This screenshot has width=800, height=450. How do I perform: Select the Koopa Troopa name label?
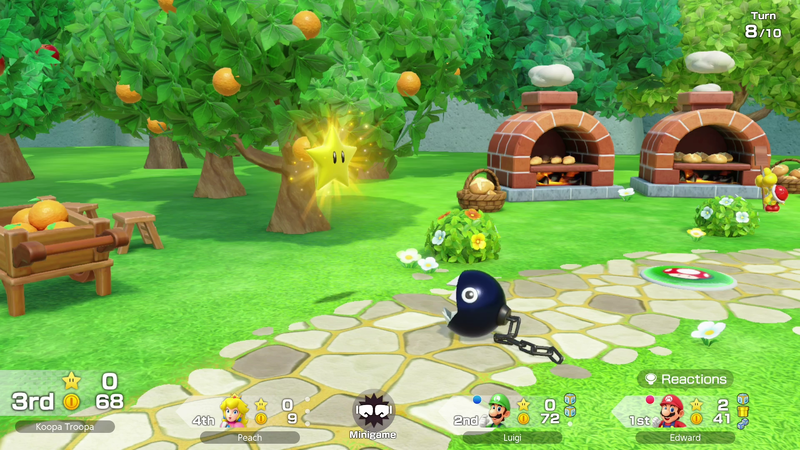click(x=65, y=426)
